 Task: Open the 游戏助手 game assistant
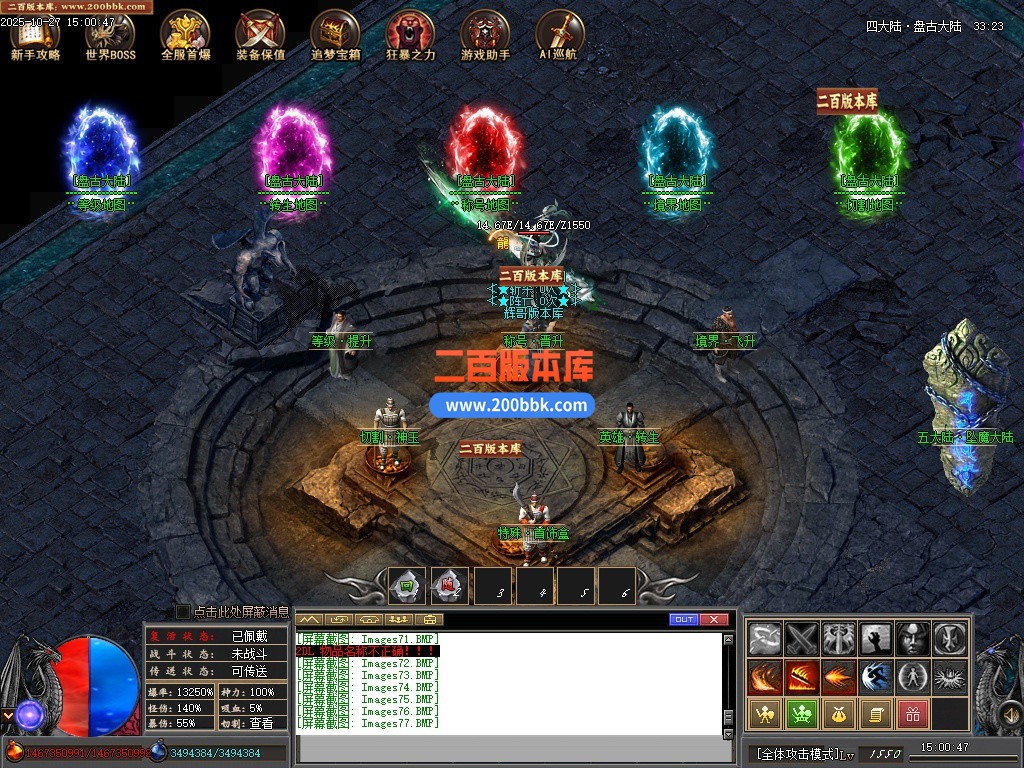(x=485, y=35)
